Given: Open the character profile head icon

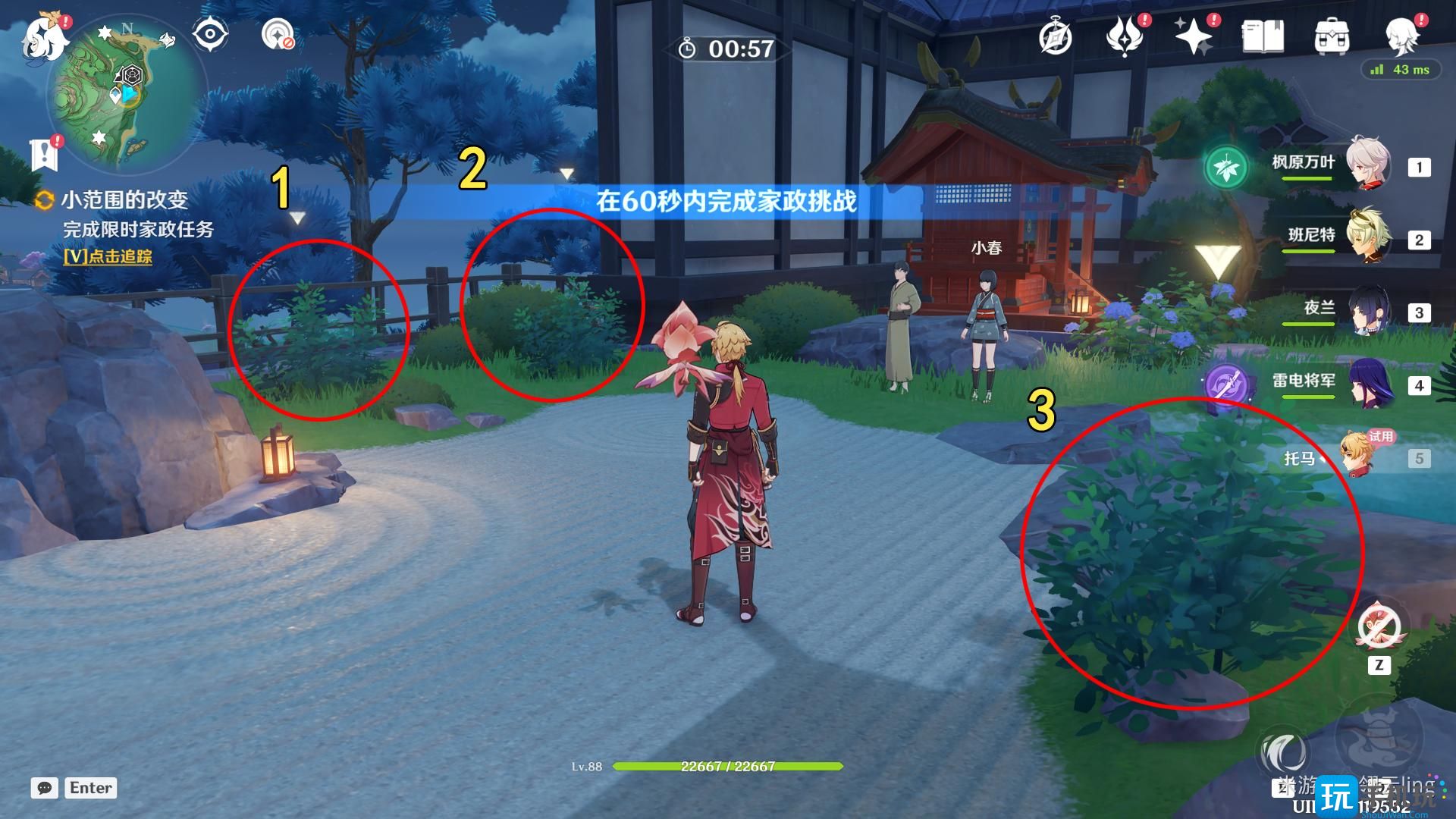Looking at the screenshot, I should tap(1401, 36).
